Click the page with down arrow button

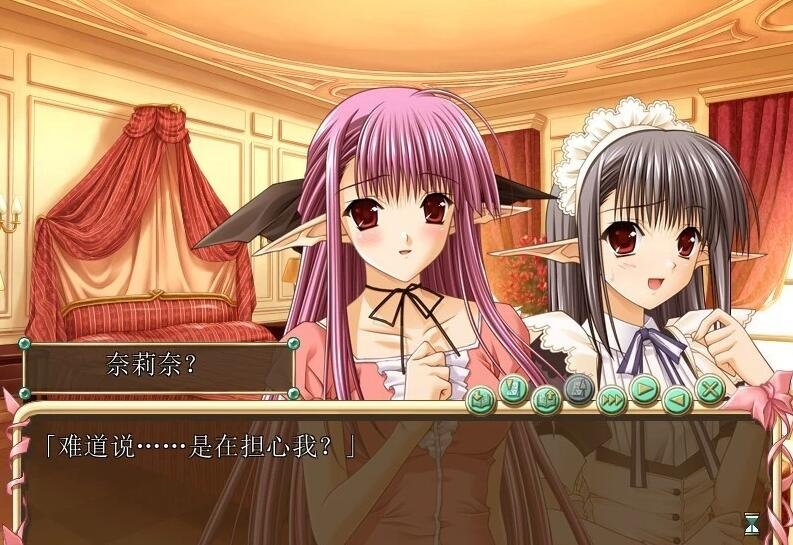click(513, 389)
